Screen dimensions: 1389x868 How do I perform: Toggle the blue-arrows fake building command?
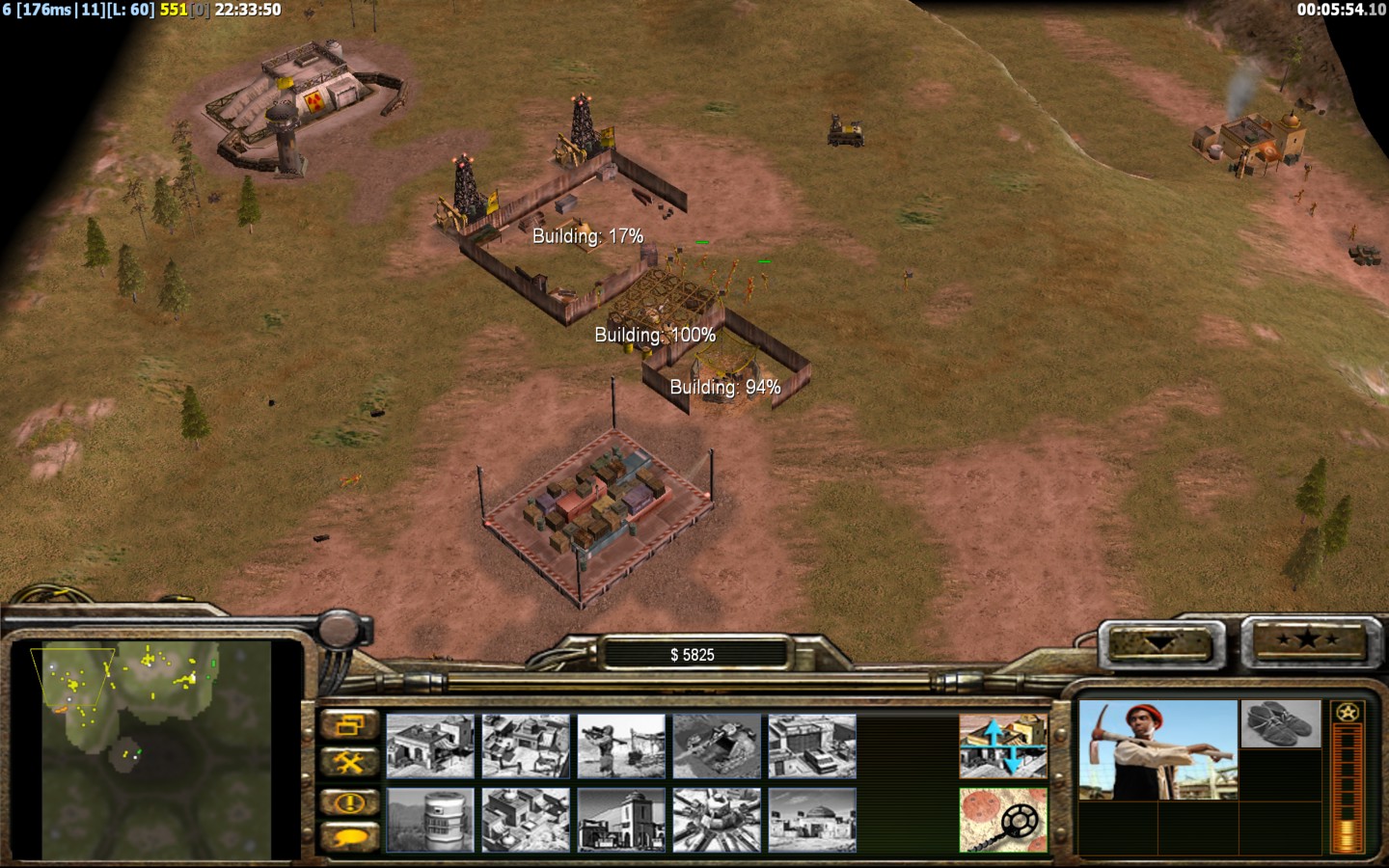[x=1003, y=746]
